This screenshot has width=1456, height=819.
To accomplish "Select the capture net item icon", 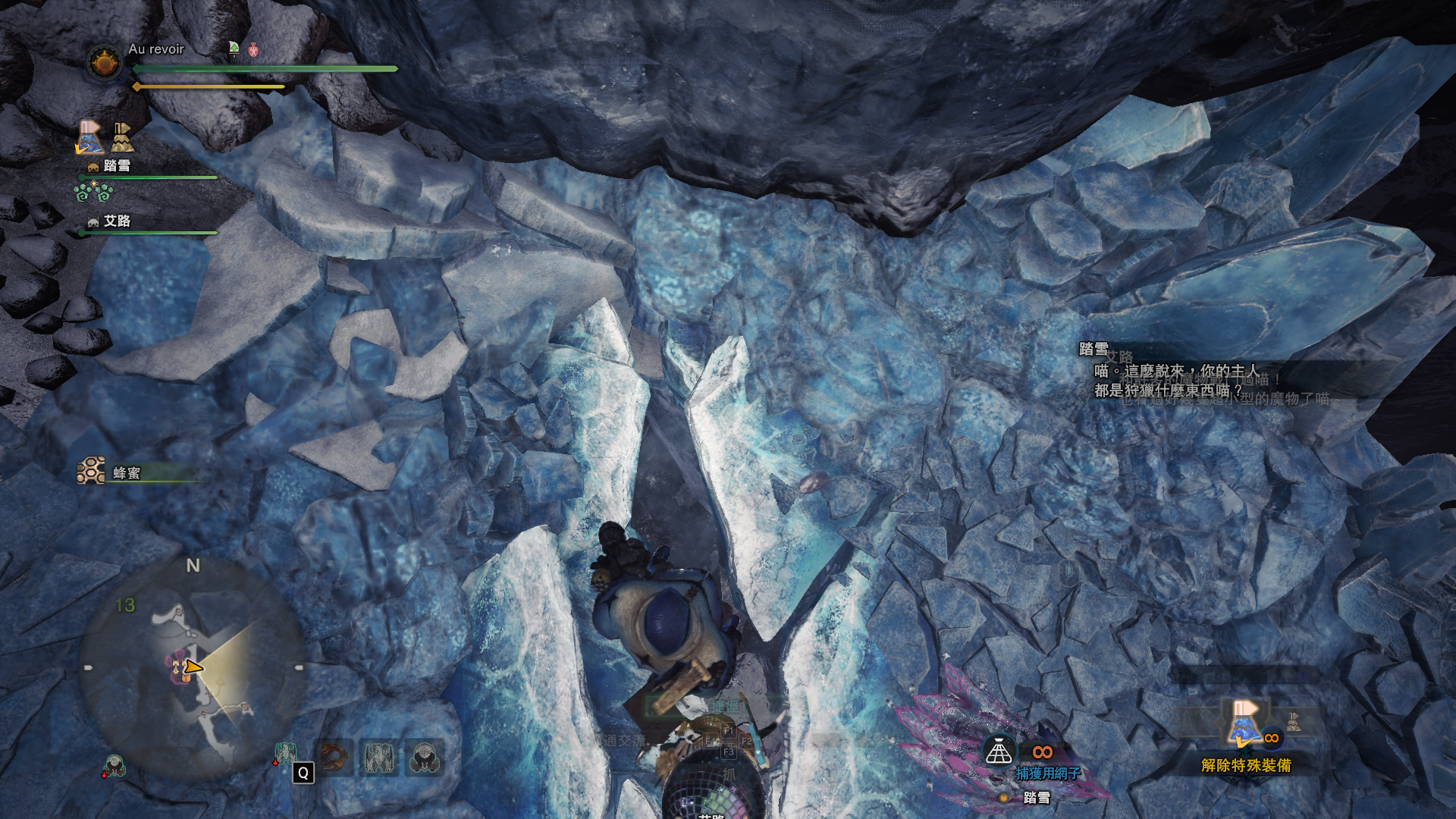I will click(999, 752).
